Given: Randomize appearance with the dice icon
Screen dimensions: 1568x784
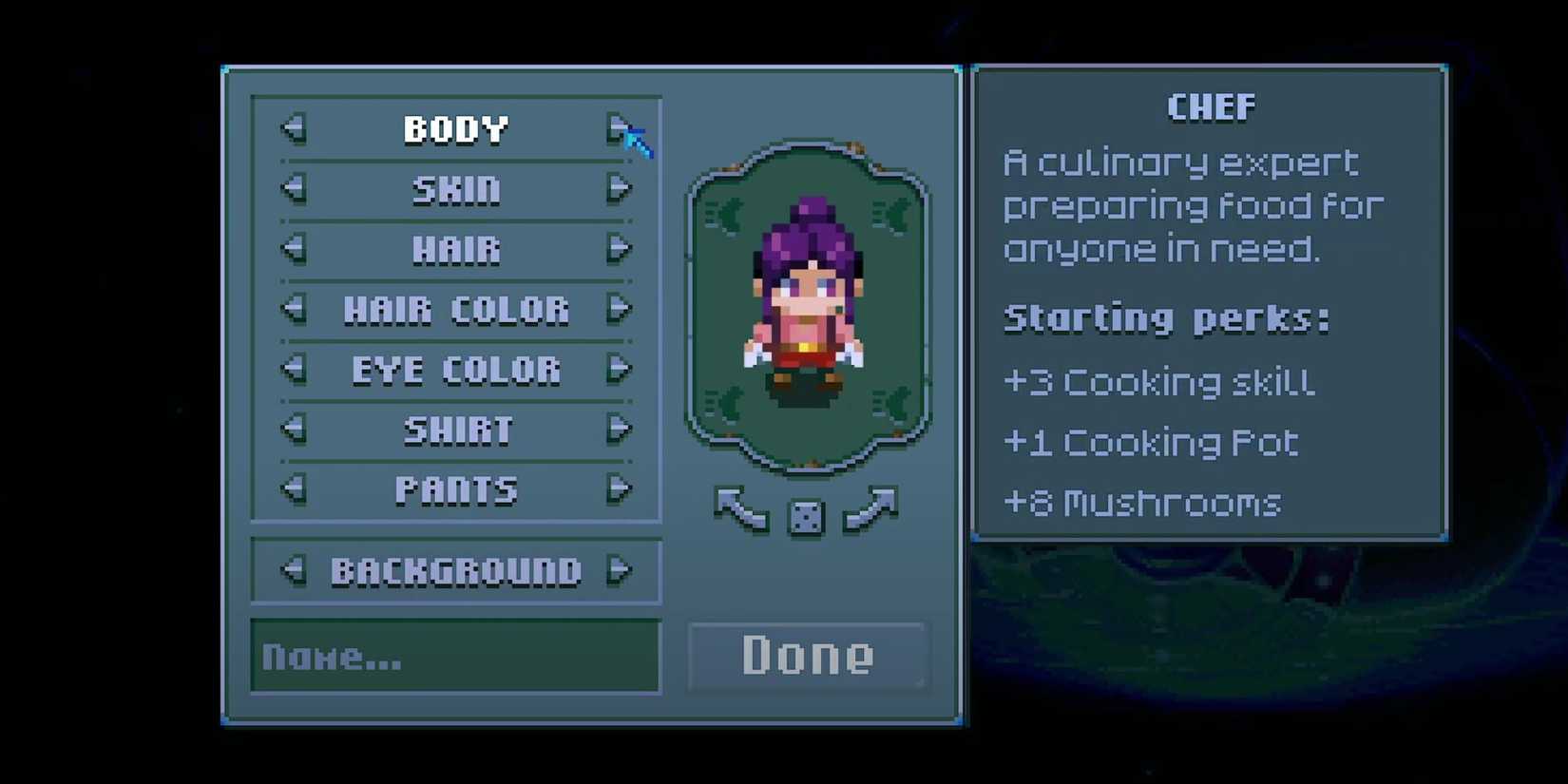Looking at the screenshot, I should coord(805,514).
